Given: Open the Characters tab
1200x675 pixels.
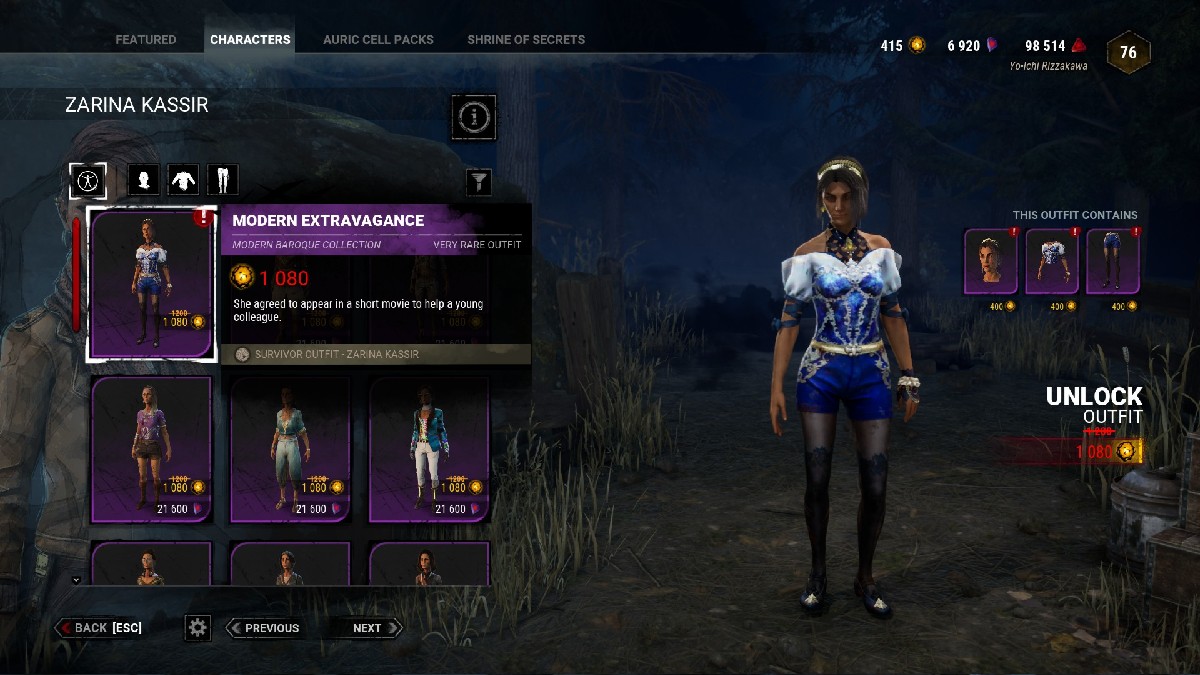Looking at the screenshot, I should coord(250,40).
